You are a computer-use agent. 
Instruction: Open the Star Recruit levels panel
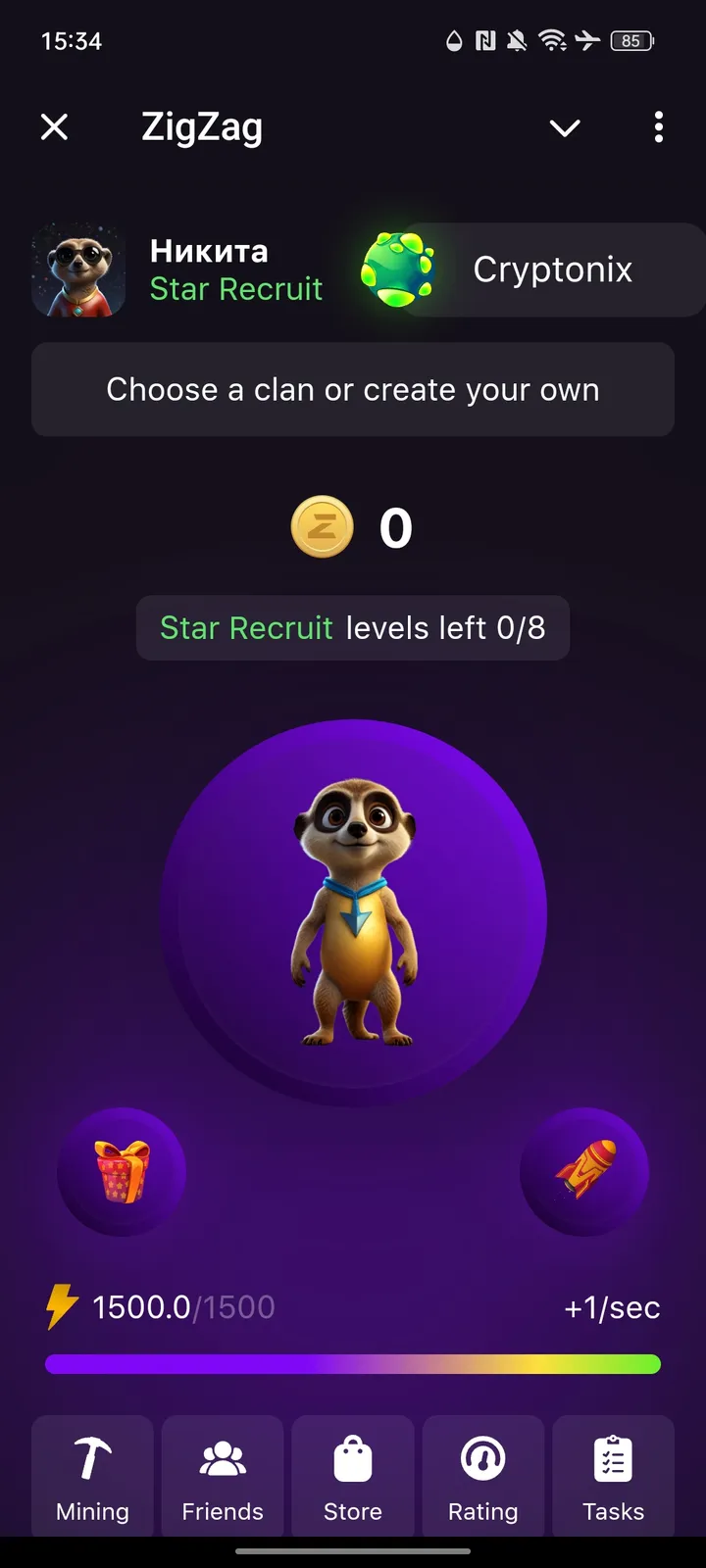tap(353, 627)
